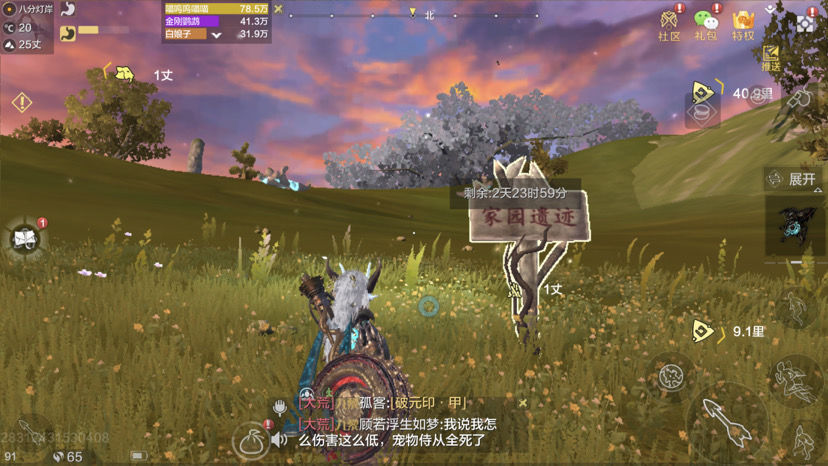828x466 pixels.
Task: Open the pouch bag icon beside chat
Action: click(x=248, y=440)
